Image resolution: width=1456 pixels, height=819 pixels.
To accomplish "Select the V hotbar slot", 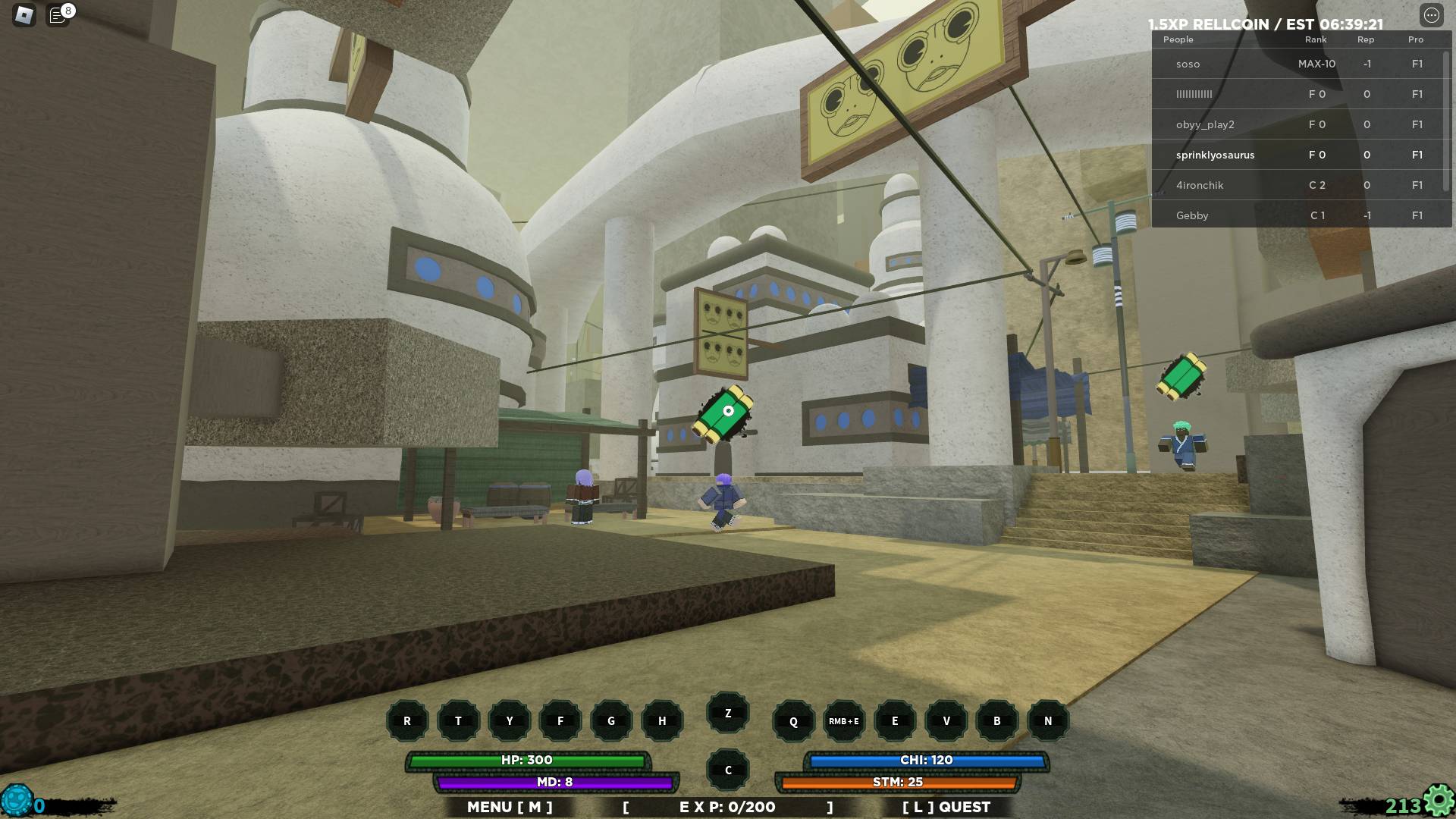I will (x=946, y=721).
